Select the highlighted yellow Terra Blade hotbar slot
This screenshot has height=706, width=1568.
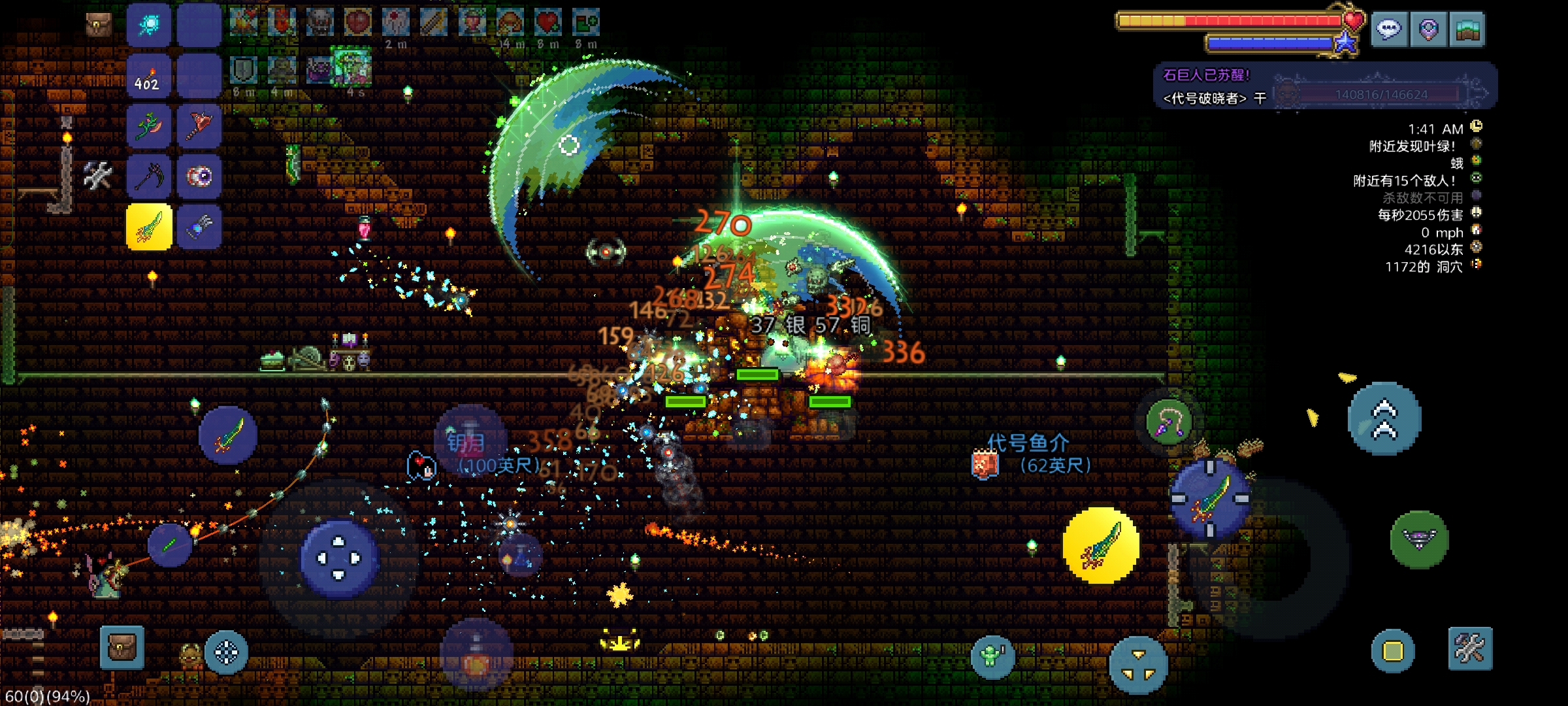(149, 227)
